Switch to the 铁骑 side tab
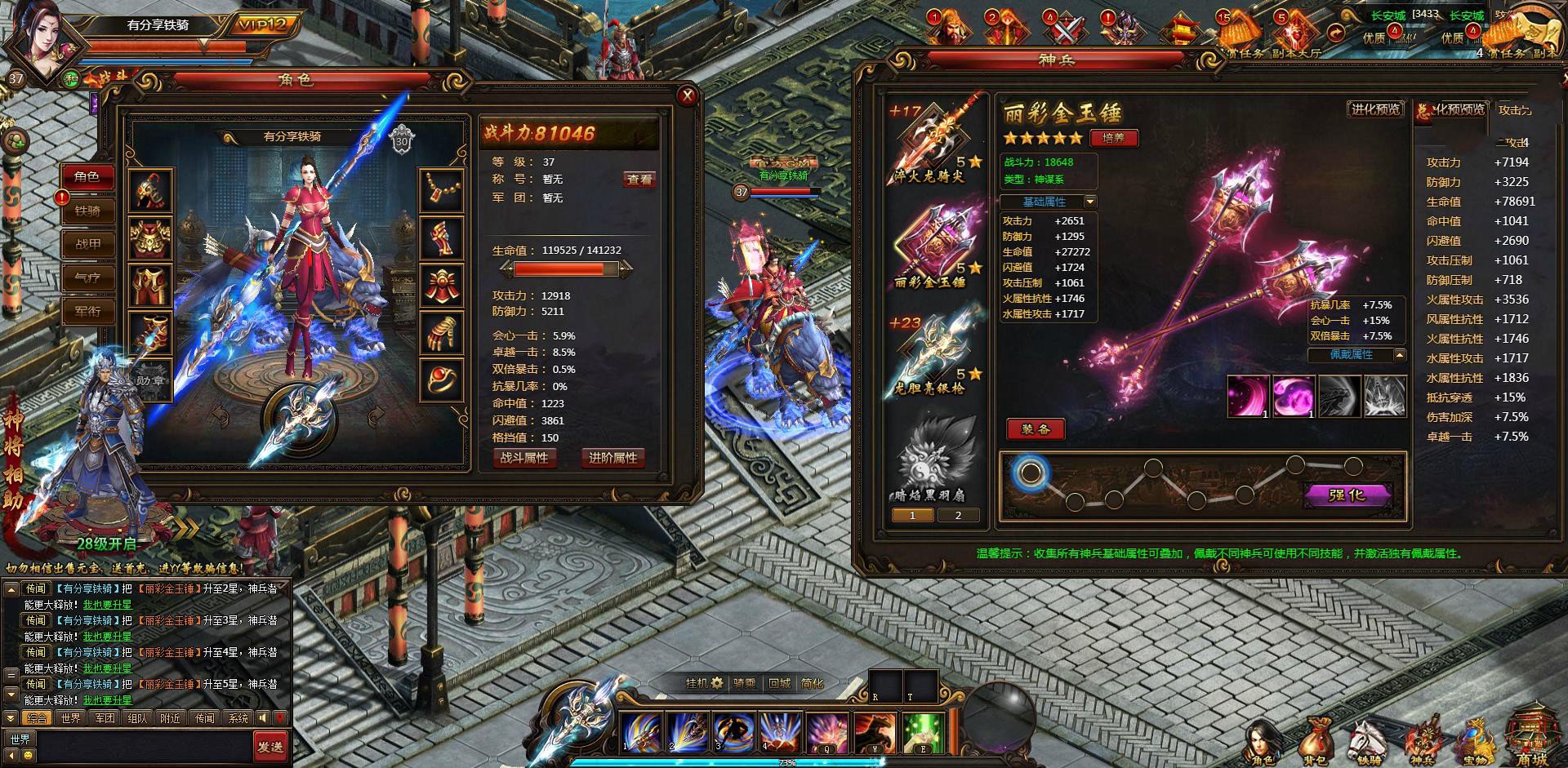This screenshot has width=1568, height=768. click(87, 211)
